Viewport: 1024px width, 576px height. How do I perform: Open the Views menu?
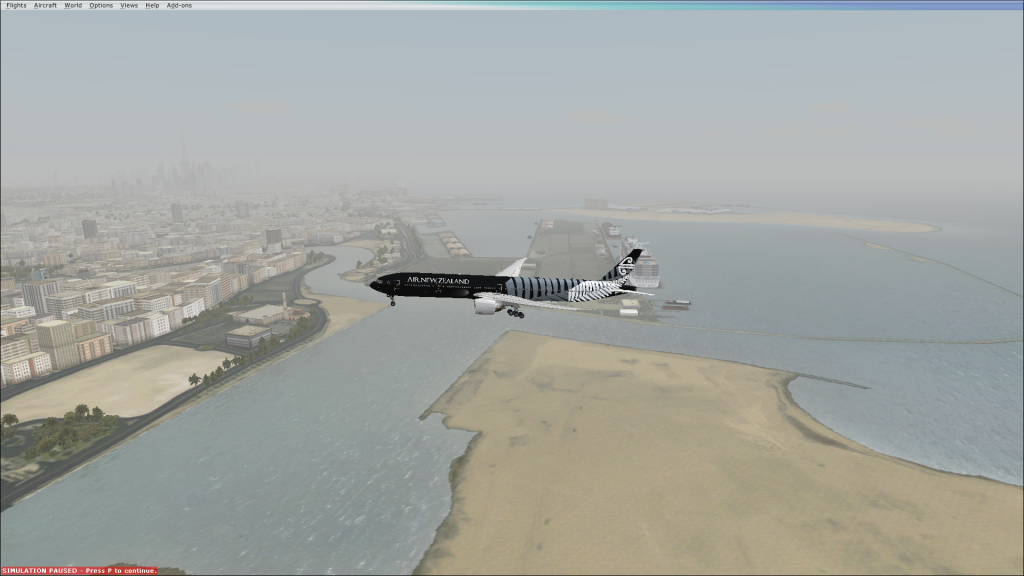click(129, 5)
